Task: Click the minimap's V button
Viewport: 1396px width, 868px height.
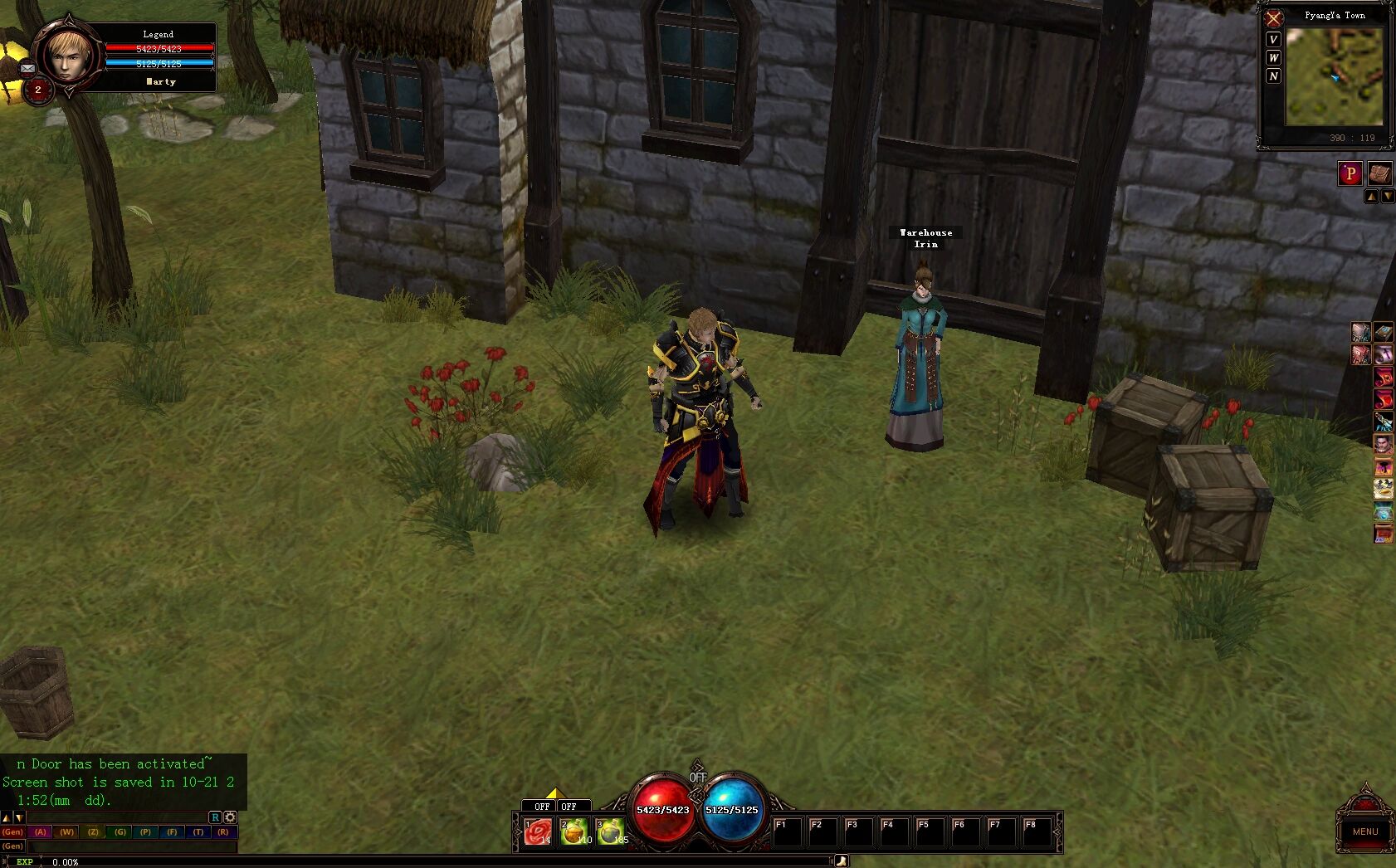Action: [x=1273, y=39]
